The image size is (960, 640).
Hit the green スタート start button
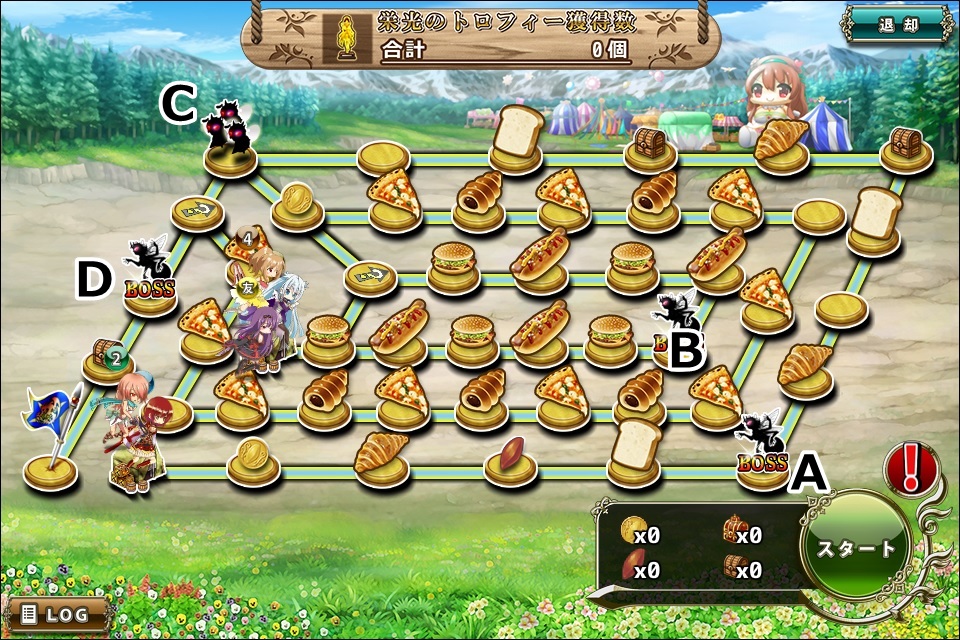(x=857, y=548)
